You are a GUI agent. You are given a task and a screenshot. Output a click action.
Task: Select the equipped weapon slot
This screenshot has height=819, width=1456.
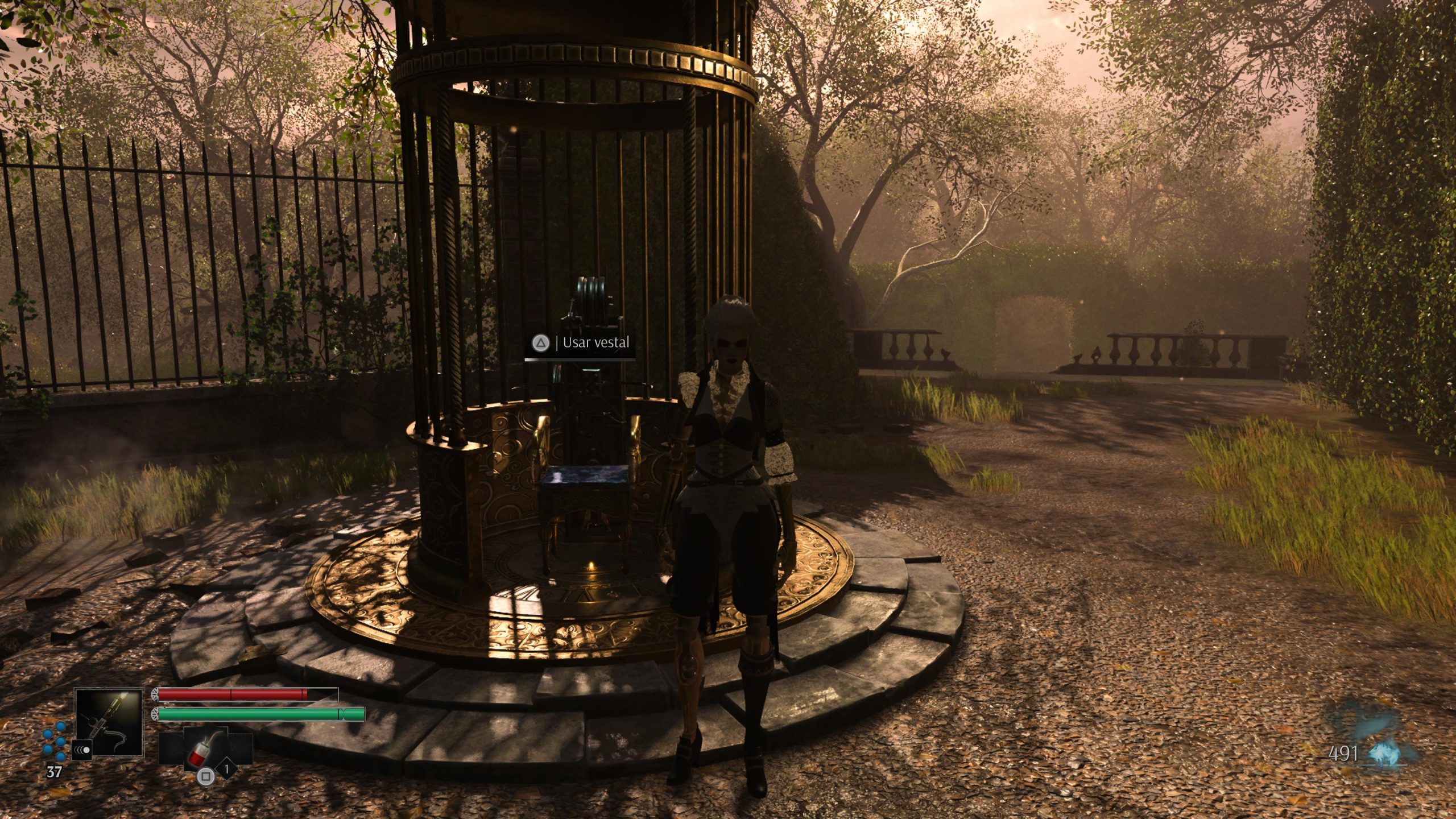pos(109,721)
